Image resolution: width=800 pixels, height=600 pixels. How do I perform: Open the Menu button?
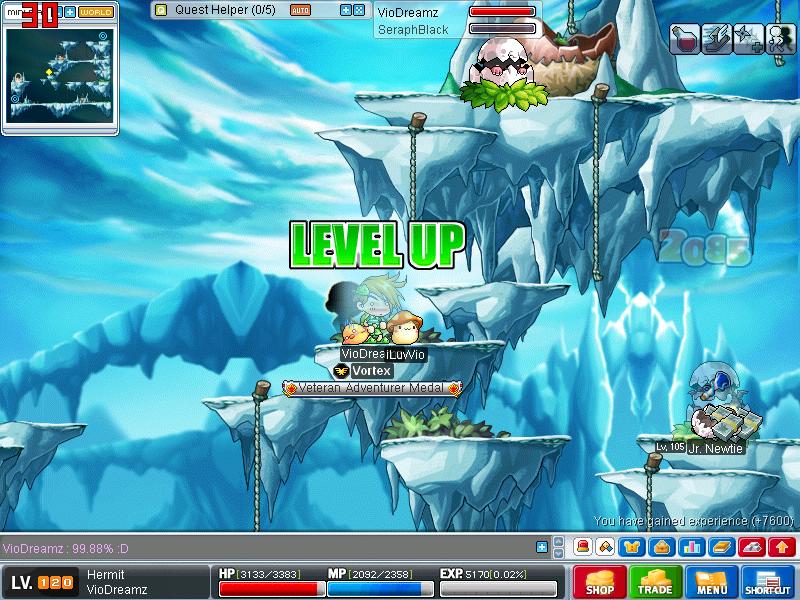[712, 582]
